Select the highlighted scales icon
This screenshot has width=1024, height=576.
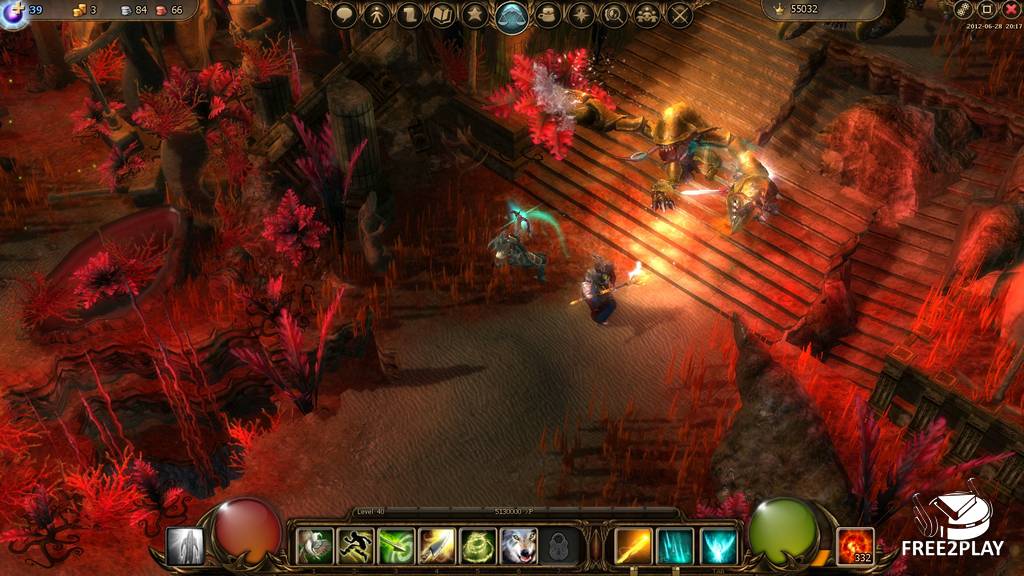(512, 16)
